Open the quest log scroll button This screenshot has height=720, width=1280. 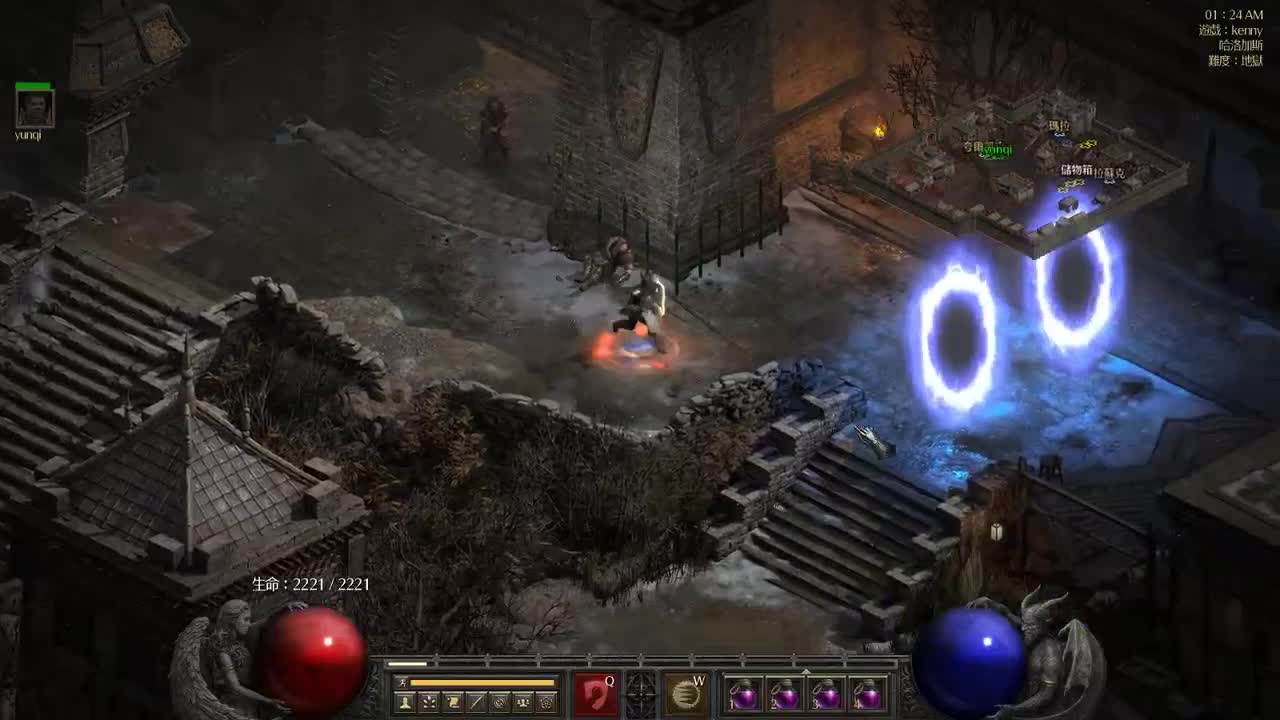(x=453, y=703)
